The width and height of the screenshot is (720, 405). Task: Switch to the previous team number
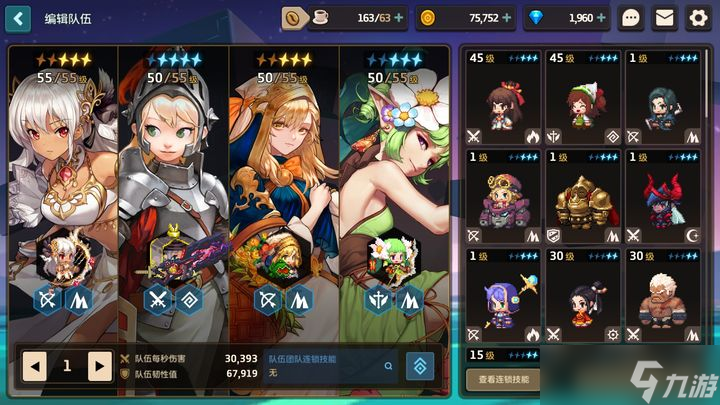[35, 366]
